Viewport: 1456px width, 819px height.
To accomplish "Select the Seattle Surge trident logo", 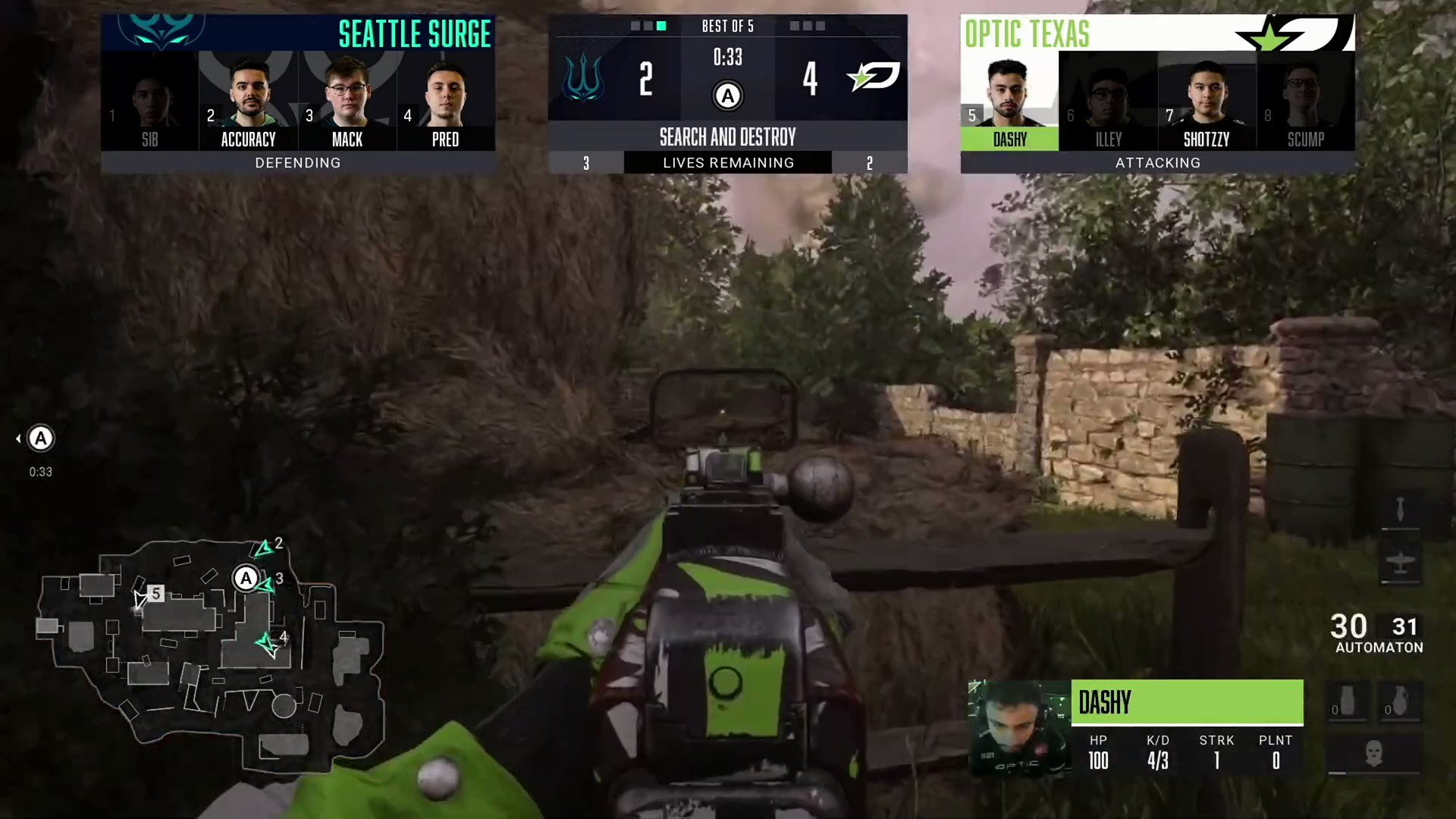I will coord(584,78).
